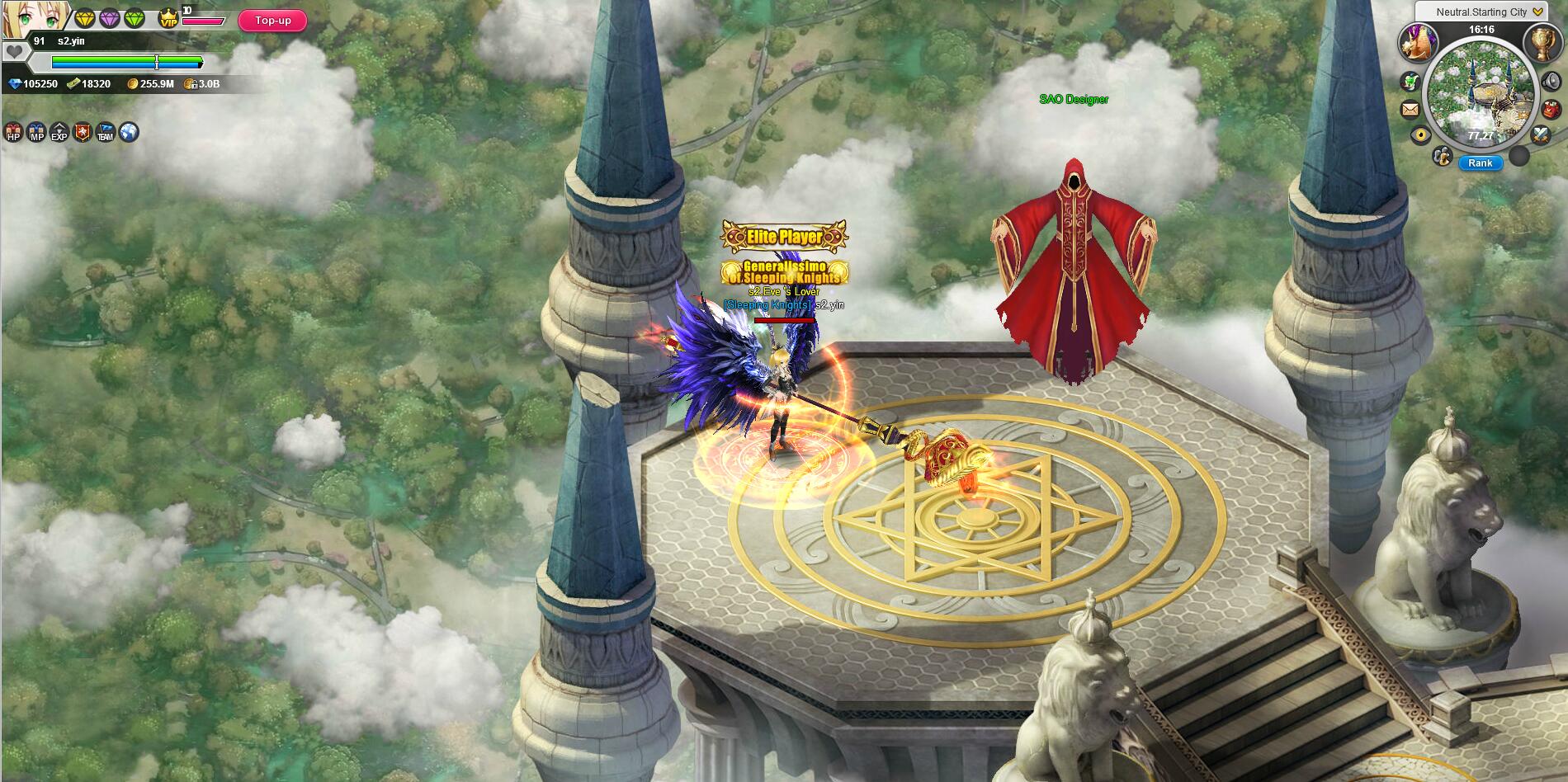Click the red lion banner icon
Screen dimensions: 1568x782
(x=83, y=132)
